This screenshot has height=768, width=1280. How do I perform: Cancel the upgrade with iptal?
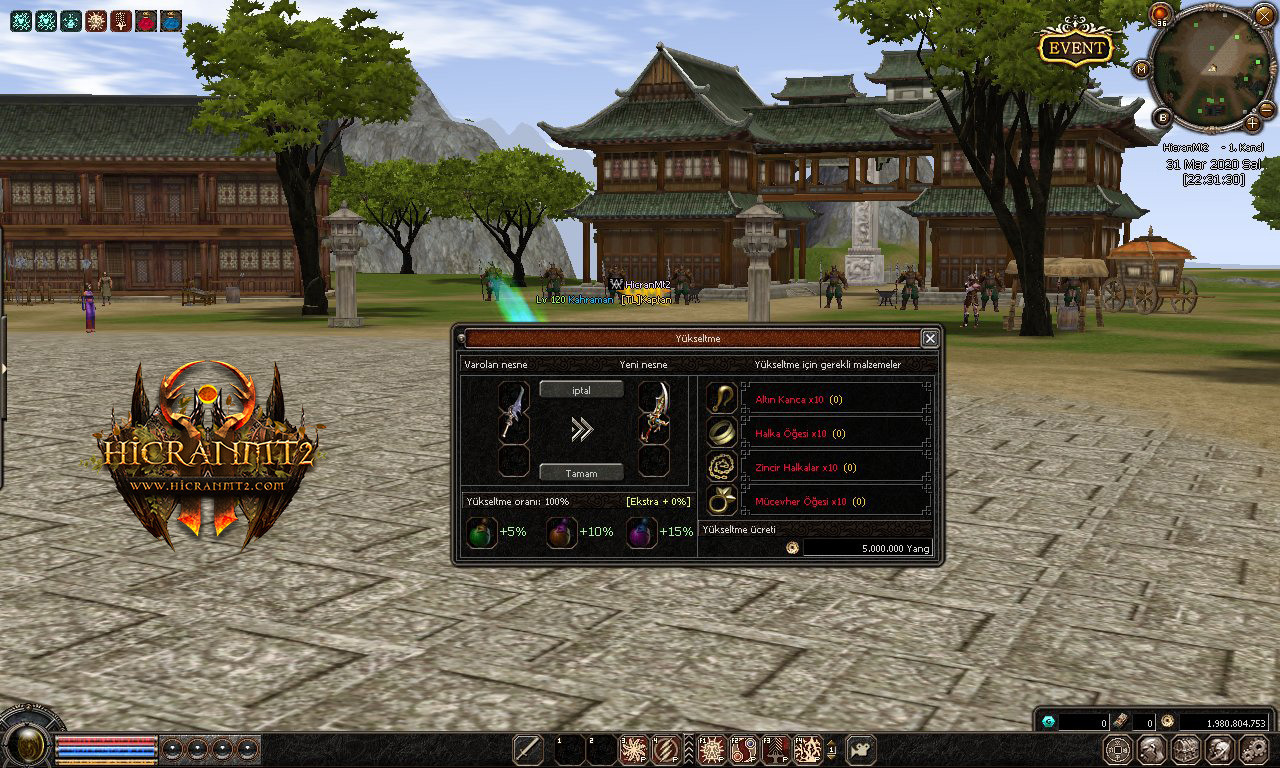pos(581,390)
